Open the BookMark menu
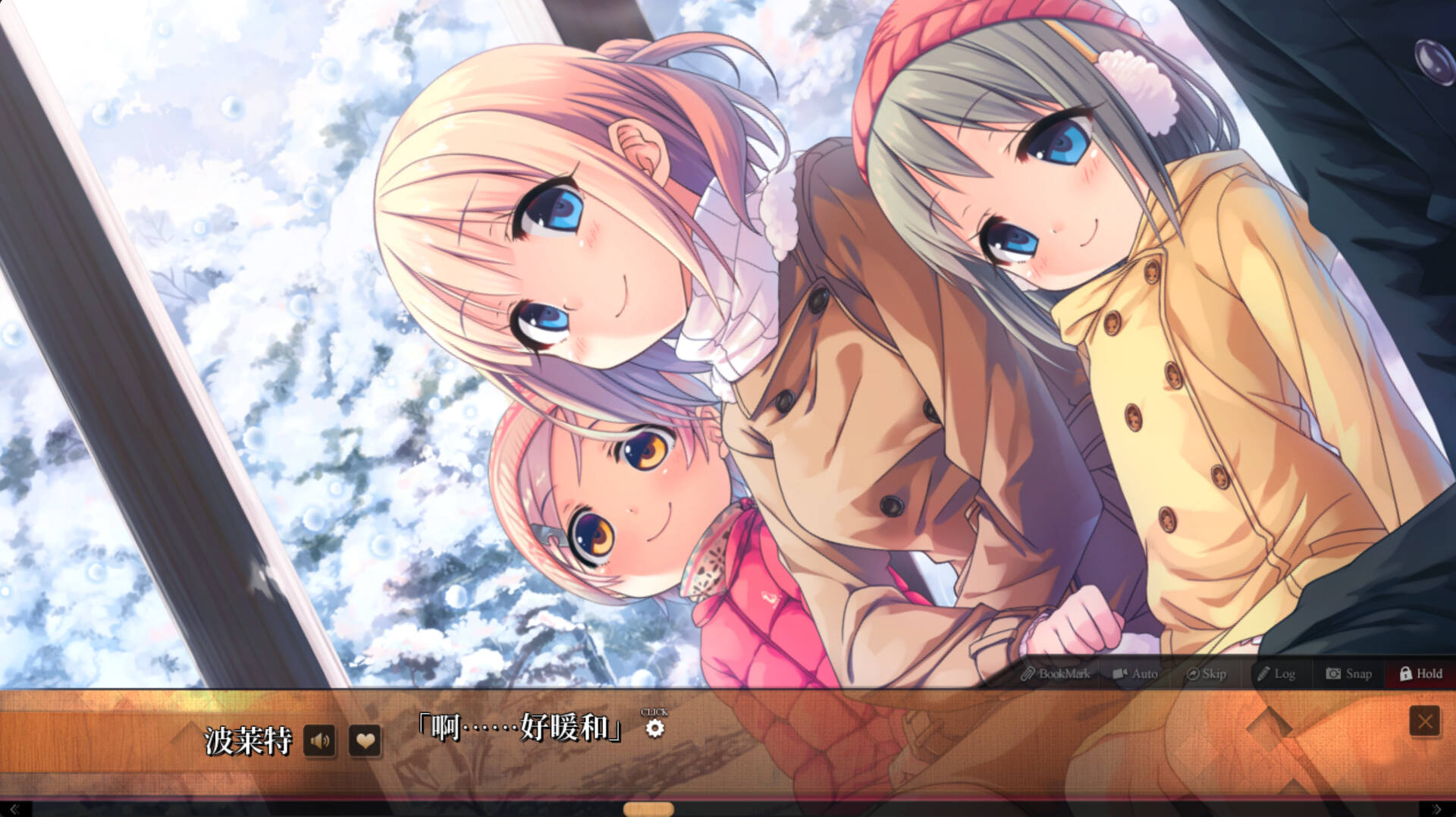Image resolution: width=1456 pixels, height=817 pixels. 1056,674
